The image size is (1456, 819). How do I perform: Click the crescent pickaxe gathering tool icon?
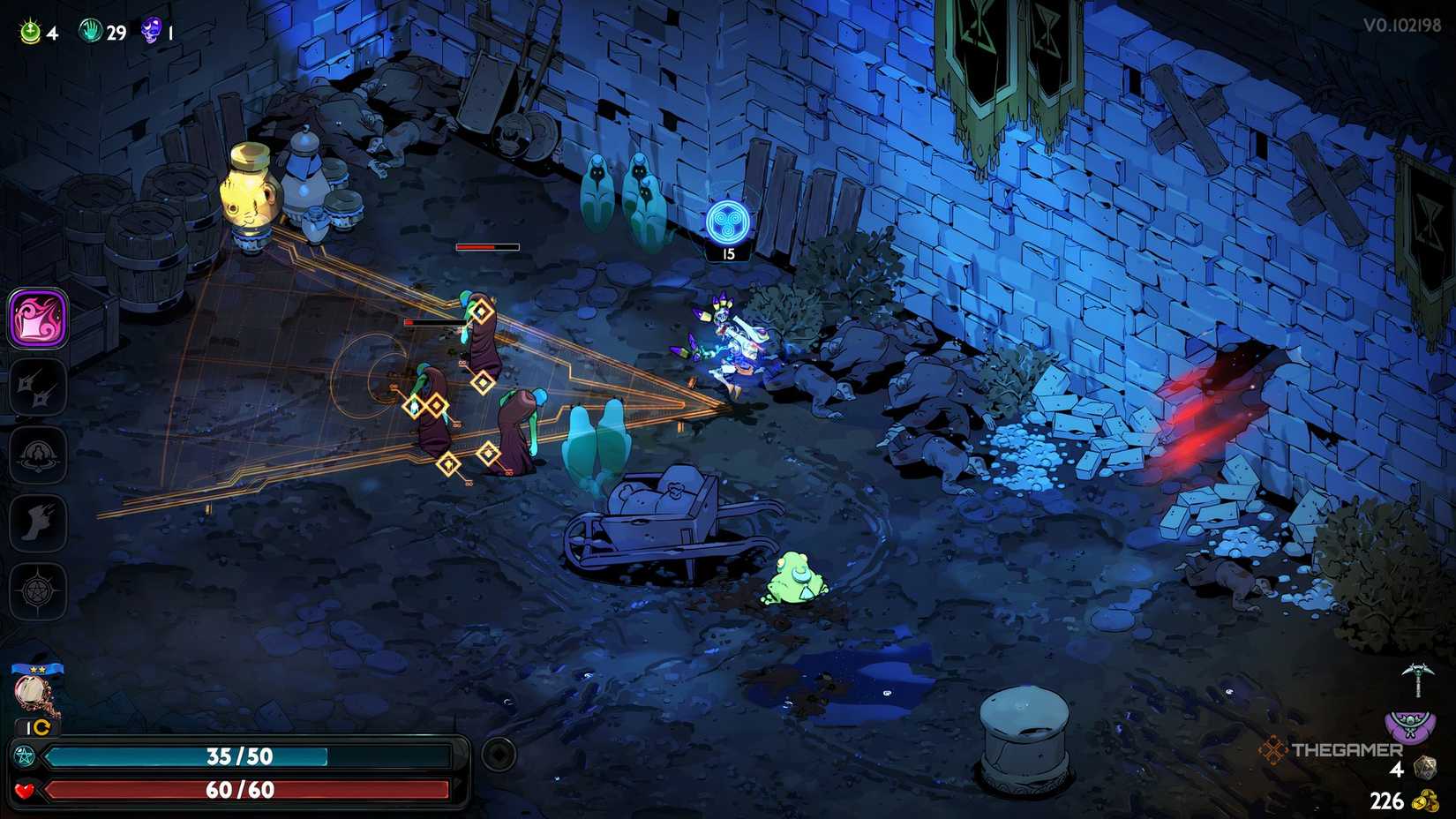click(x=1417, y=678)
